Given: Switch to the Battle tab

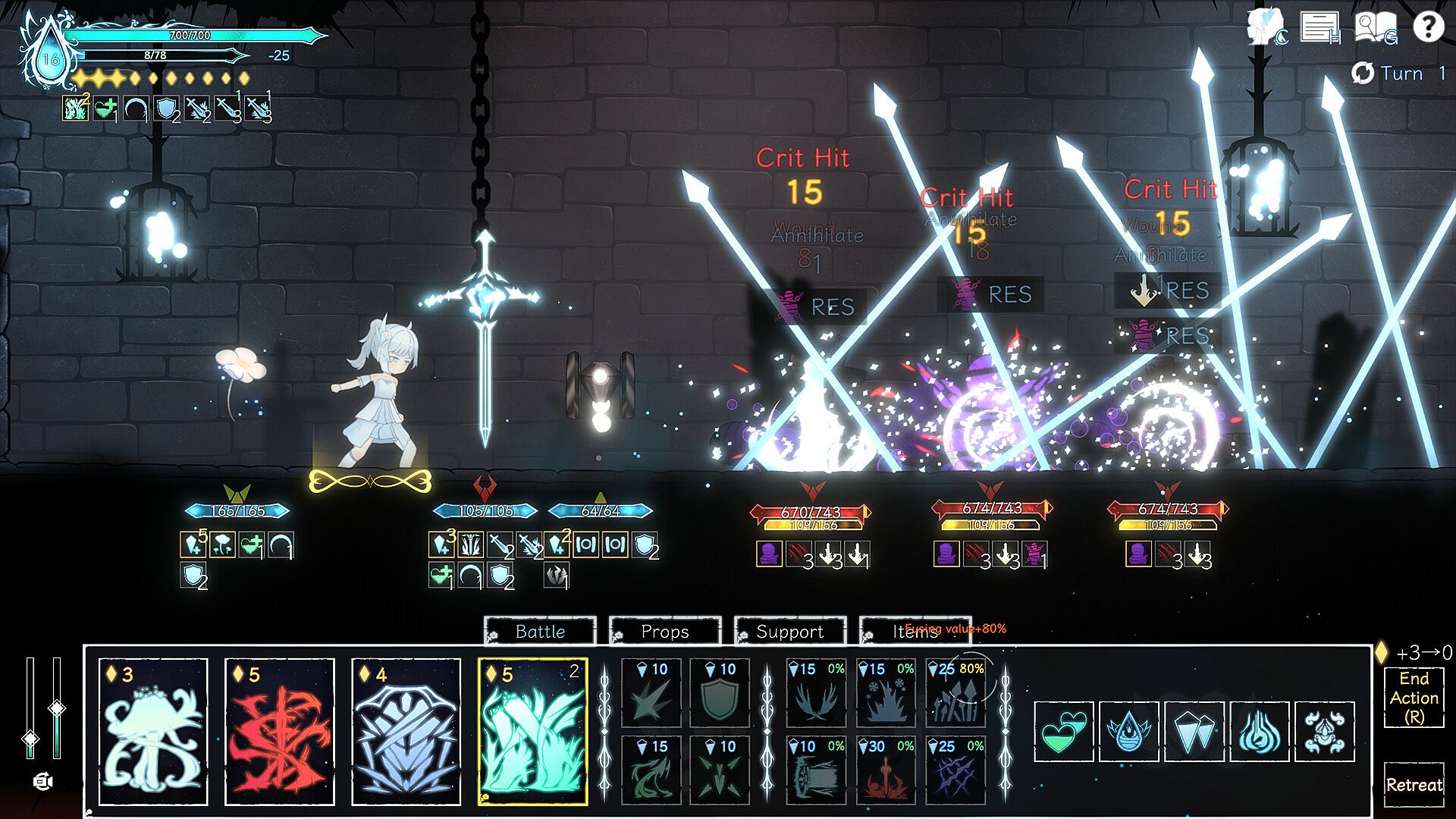Looking at the screenshot, I should [540, 632].
